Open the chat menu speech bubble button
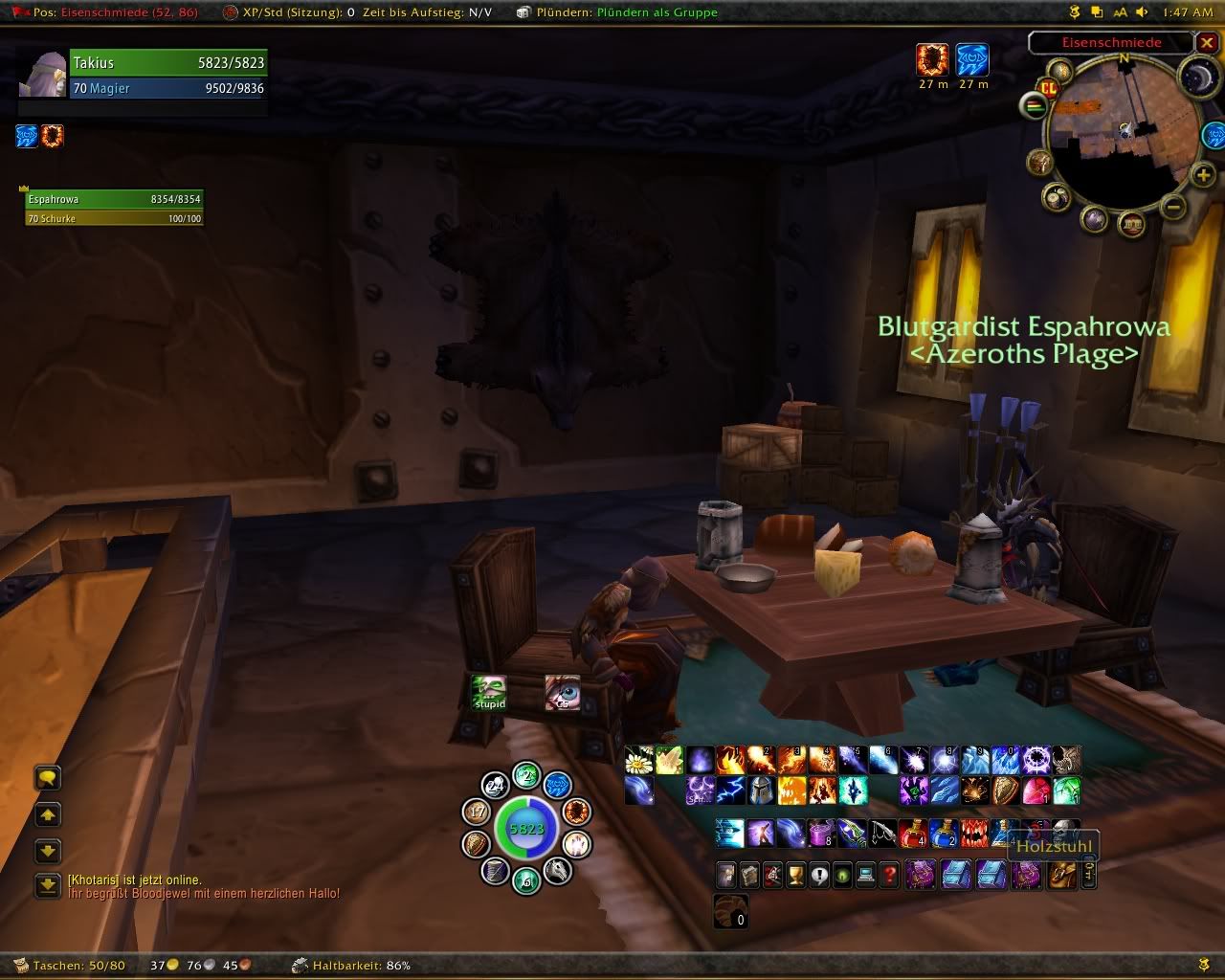The height and width of the screenshot is (980, 1225). tap(48, 778)
